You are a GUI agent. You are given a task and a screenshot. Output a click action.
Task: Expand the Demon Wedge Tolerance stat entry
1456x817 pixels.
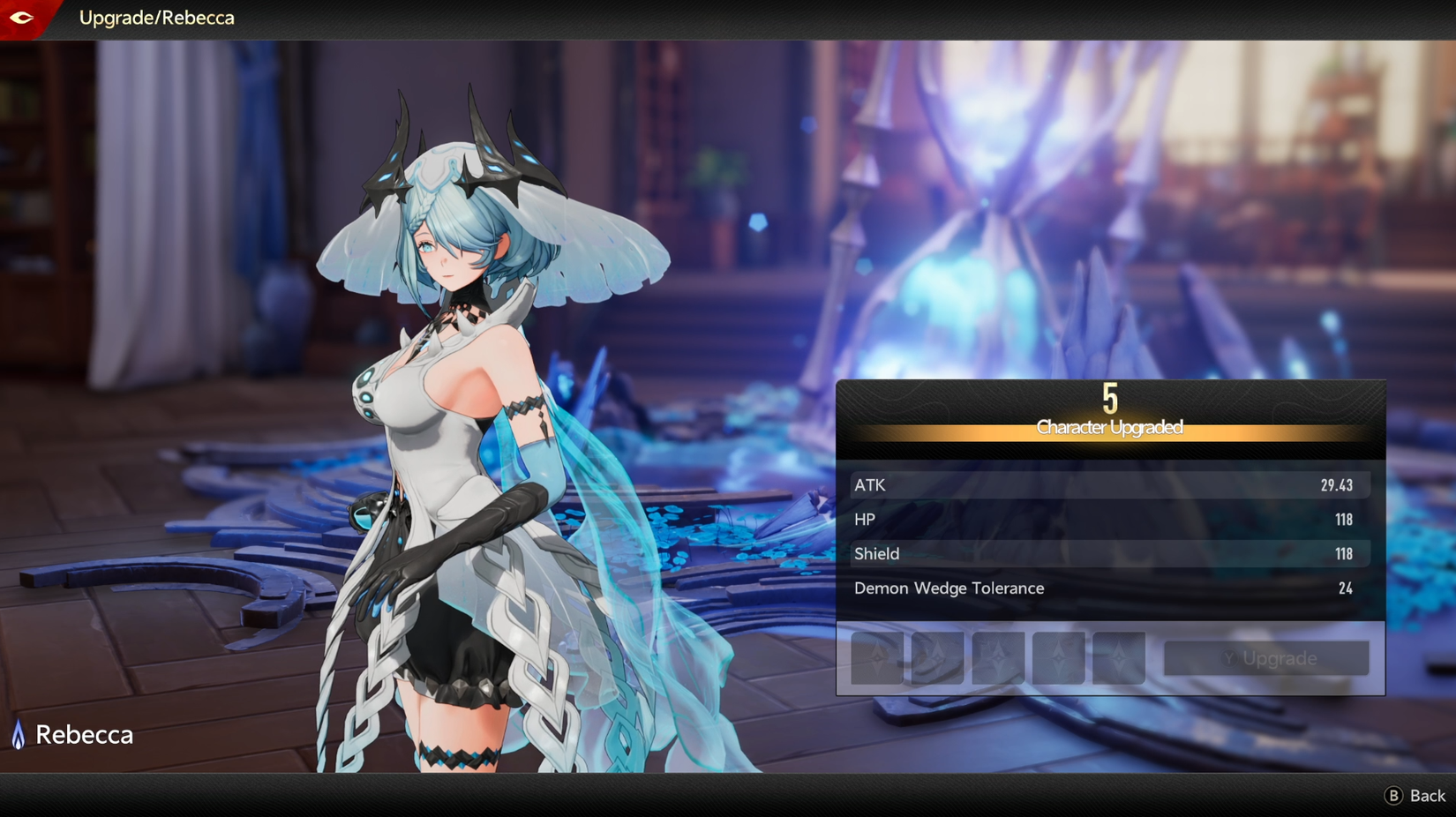(x=1107, y=588)
